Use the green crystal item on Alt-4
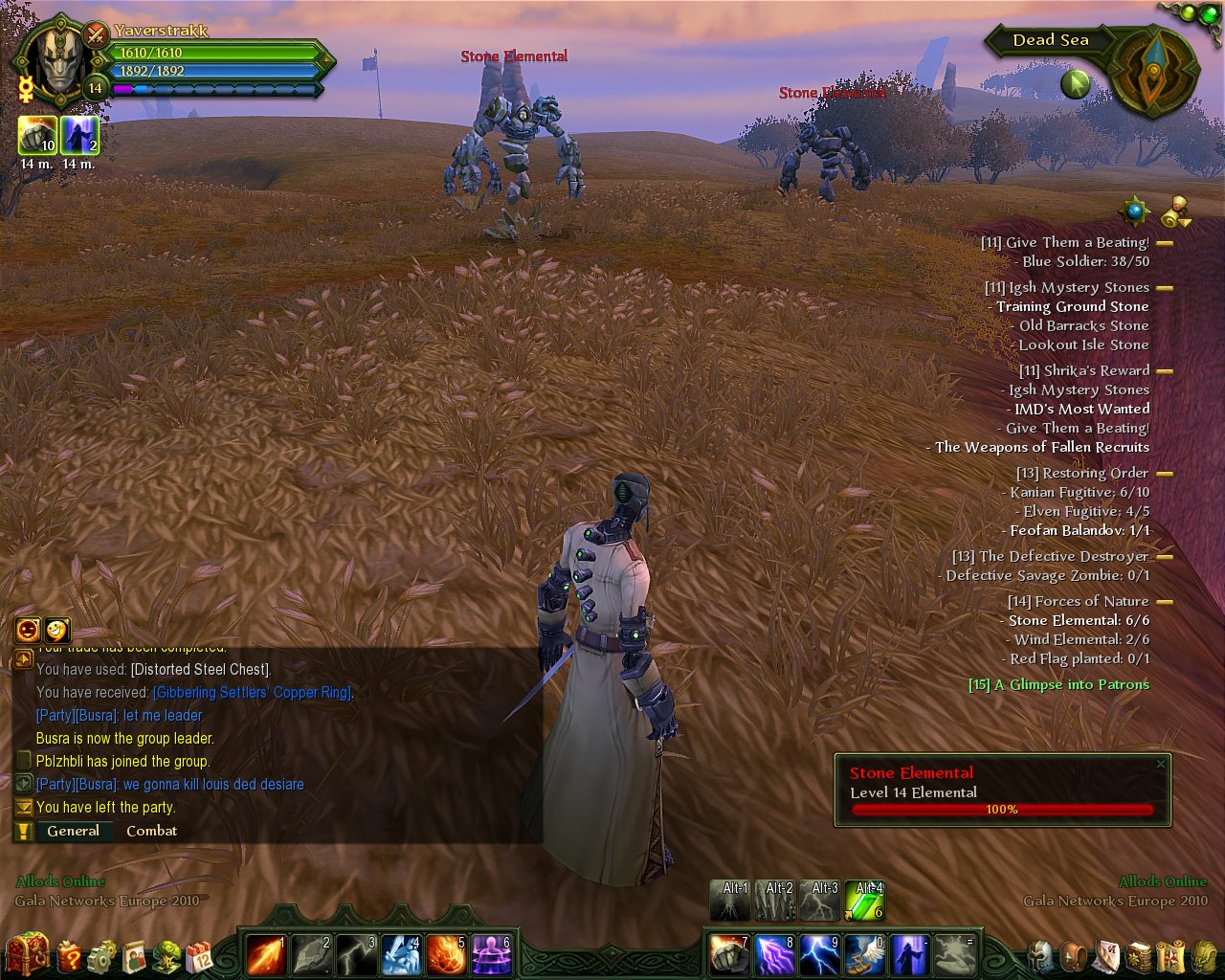This screenshot has width=1225, height=980. [865, 902]
